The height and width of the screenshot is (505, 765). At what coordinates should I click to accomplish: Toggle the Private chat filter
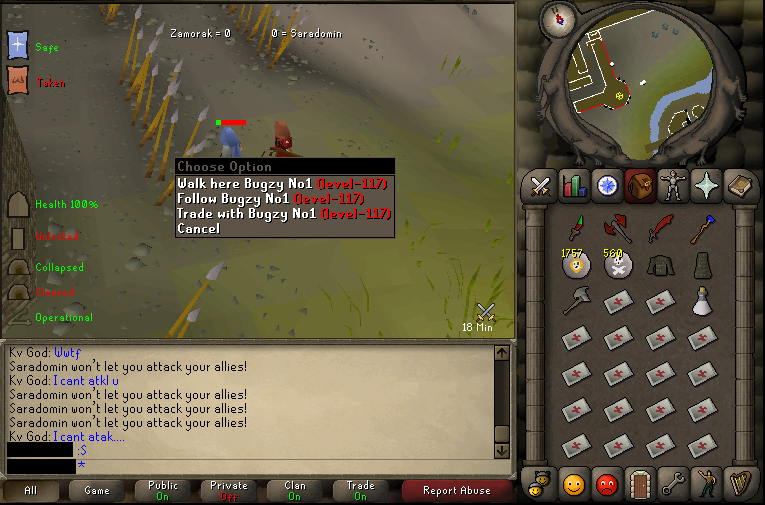coord(229,491)
